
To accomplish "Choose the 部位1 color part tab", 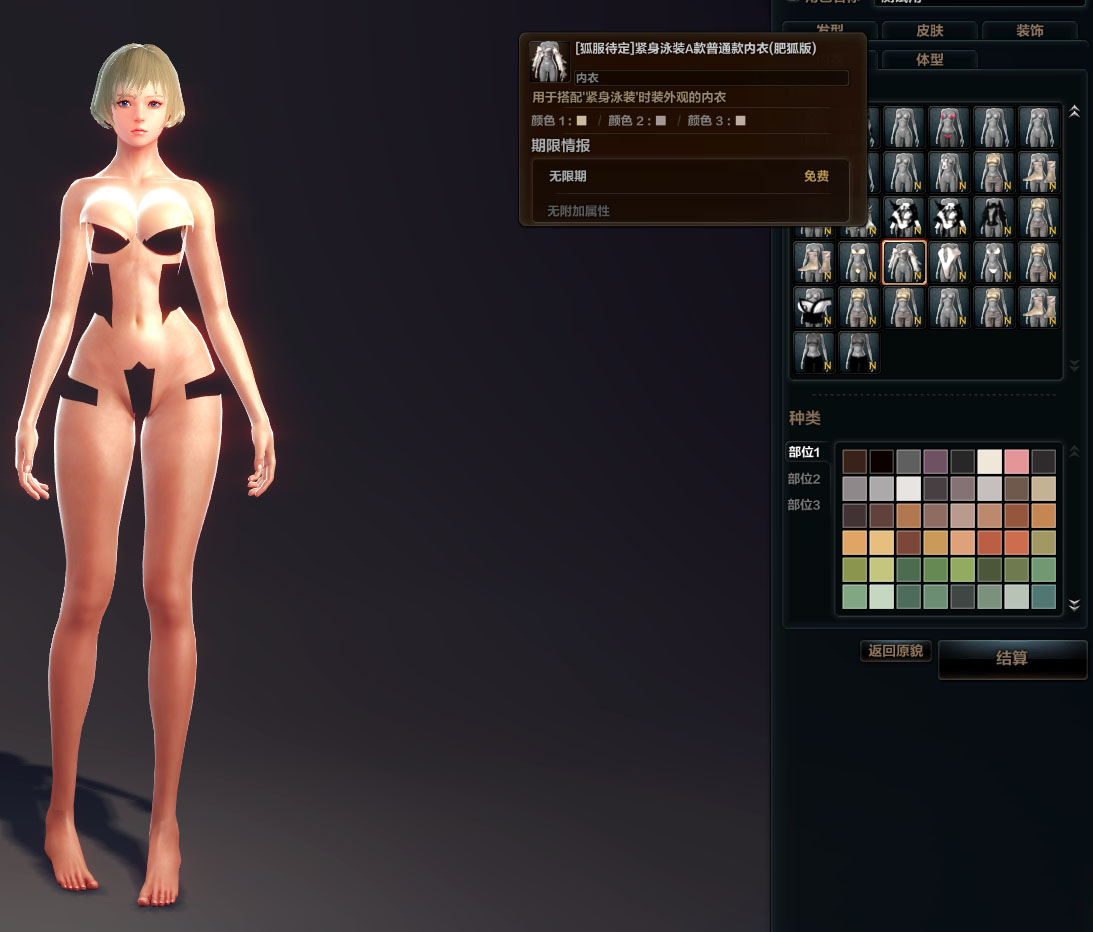I will 804,452.
